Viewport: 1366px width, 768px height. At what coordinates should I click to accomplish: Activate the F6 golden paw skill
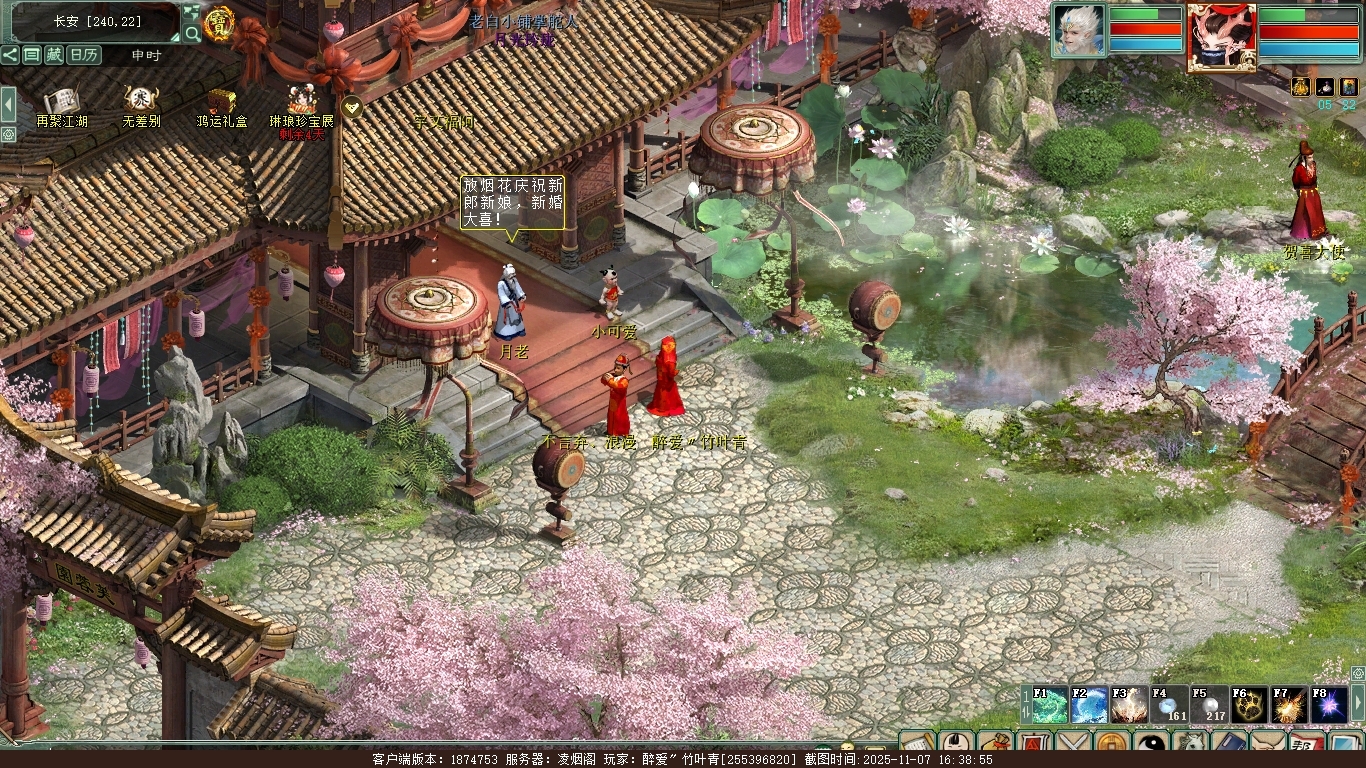[x=1250, y=705]
